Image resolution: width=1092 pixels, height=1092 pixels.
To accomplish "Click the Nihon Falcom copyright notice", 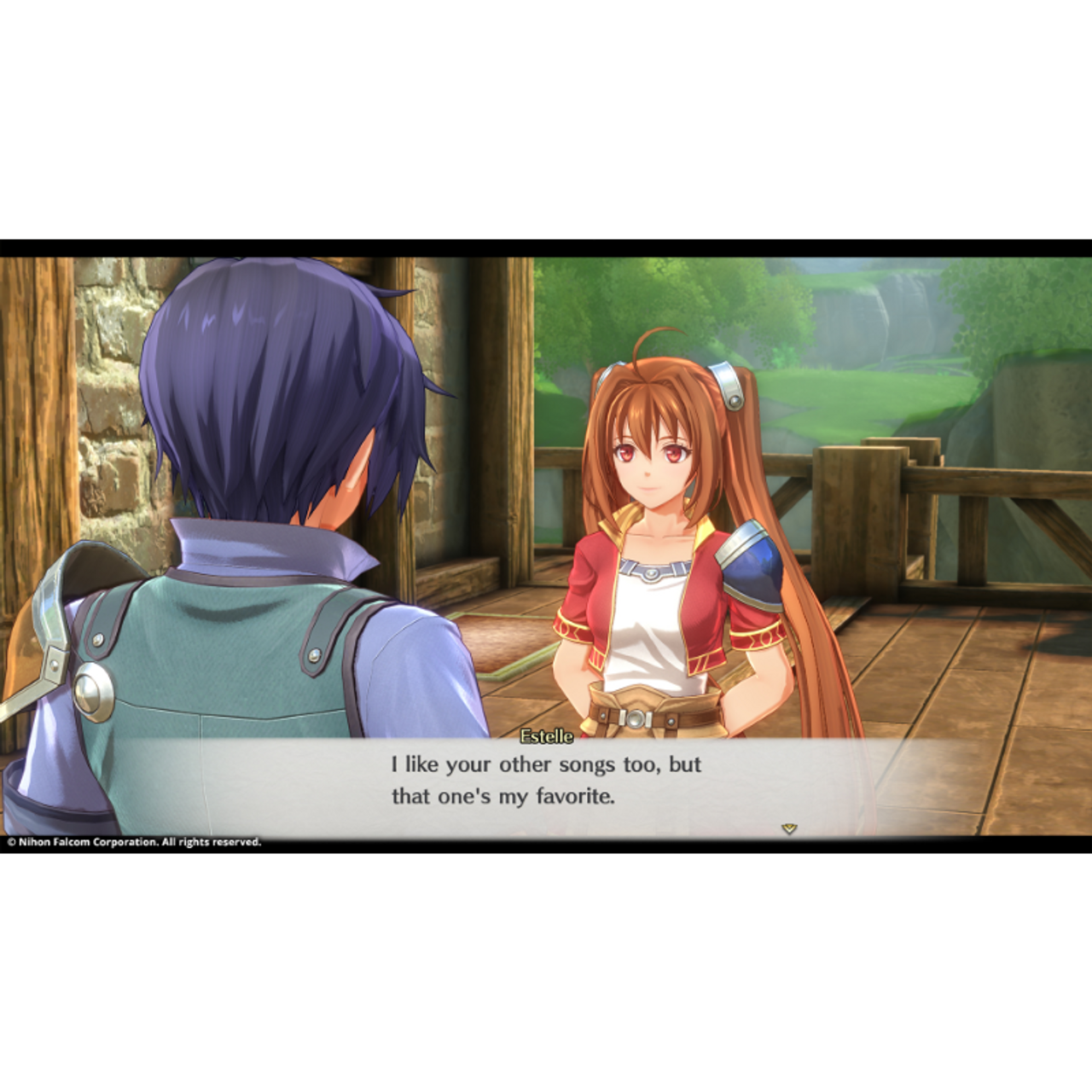I will coord(132,840).
